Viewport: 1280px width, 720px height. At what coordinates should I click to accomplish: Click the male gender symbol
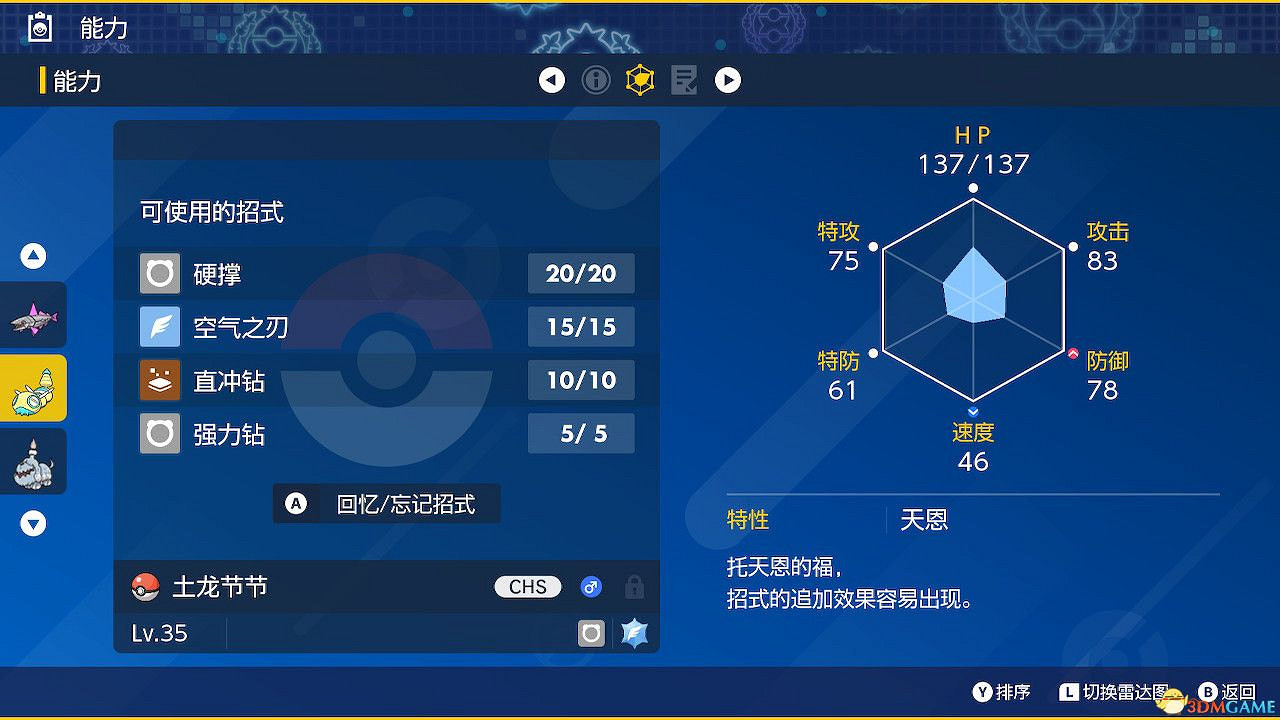point(590,587)
